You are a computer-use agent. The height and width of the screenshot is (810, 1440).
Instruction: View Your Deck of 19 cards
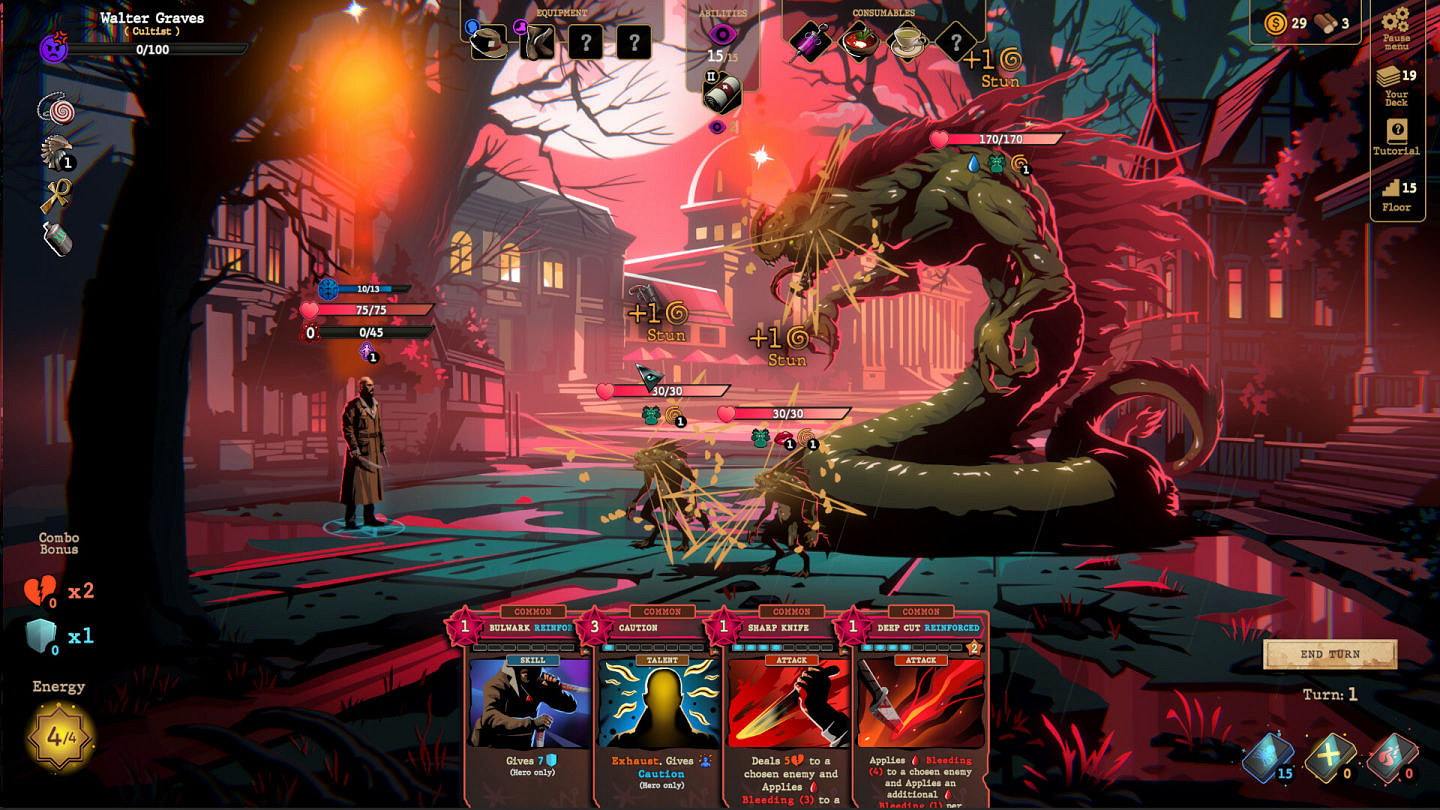[x=1394, y=75]
